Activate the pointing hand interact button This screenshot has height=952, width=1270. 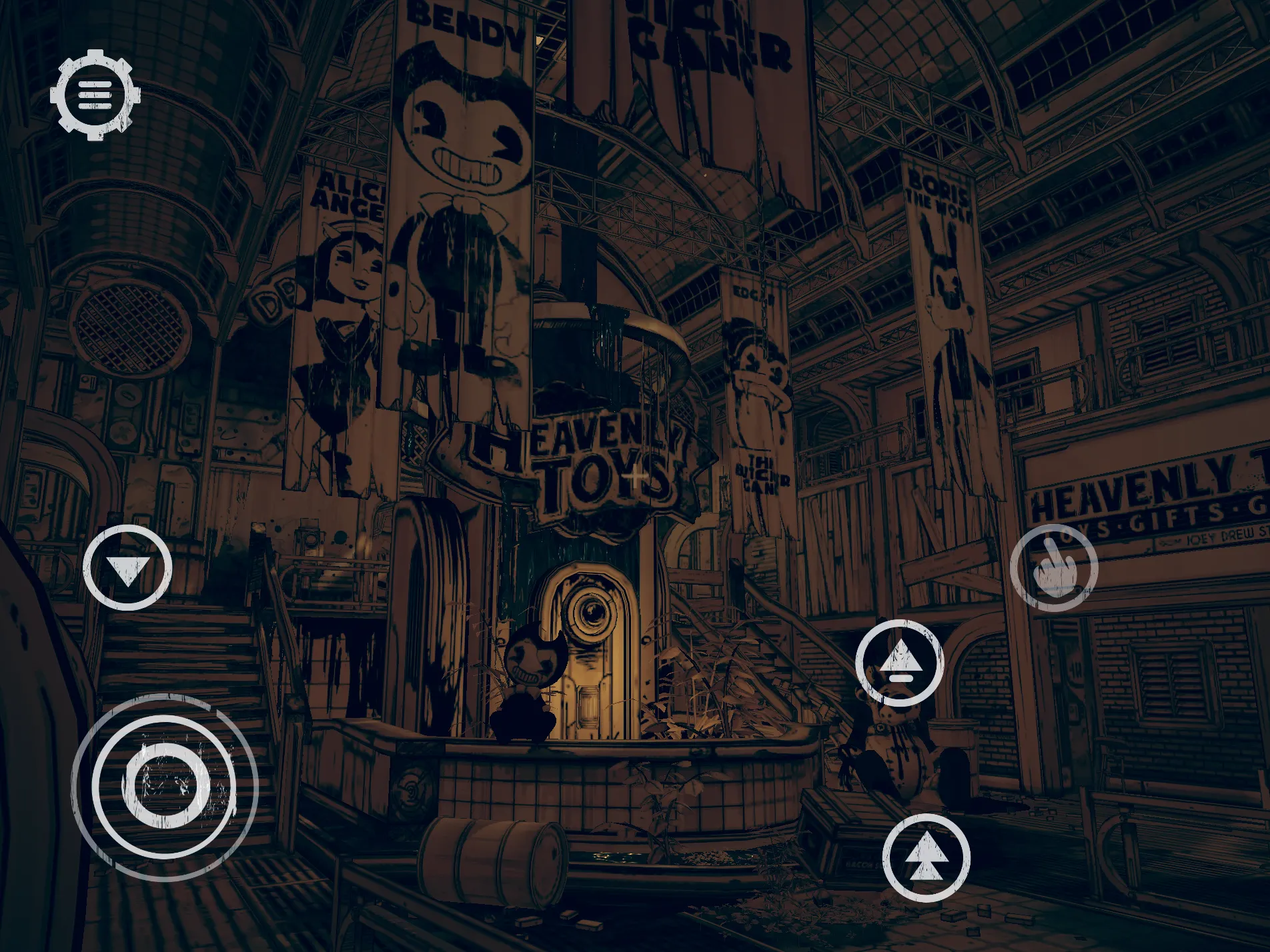tap(1053, 567)
